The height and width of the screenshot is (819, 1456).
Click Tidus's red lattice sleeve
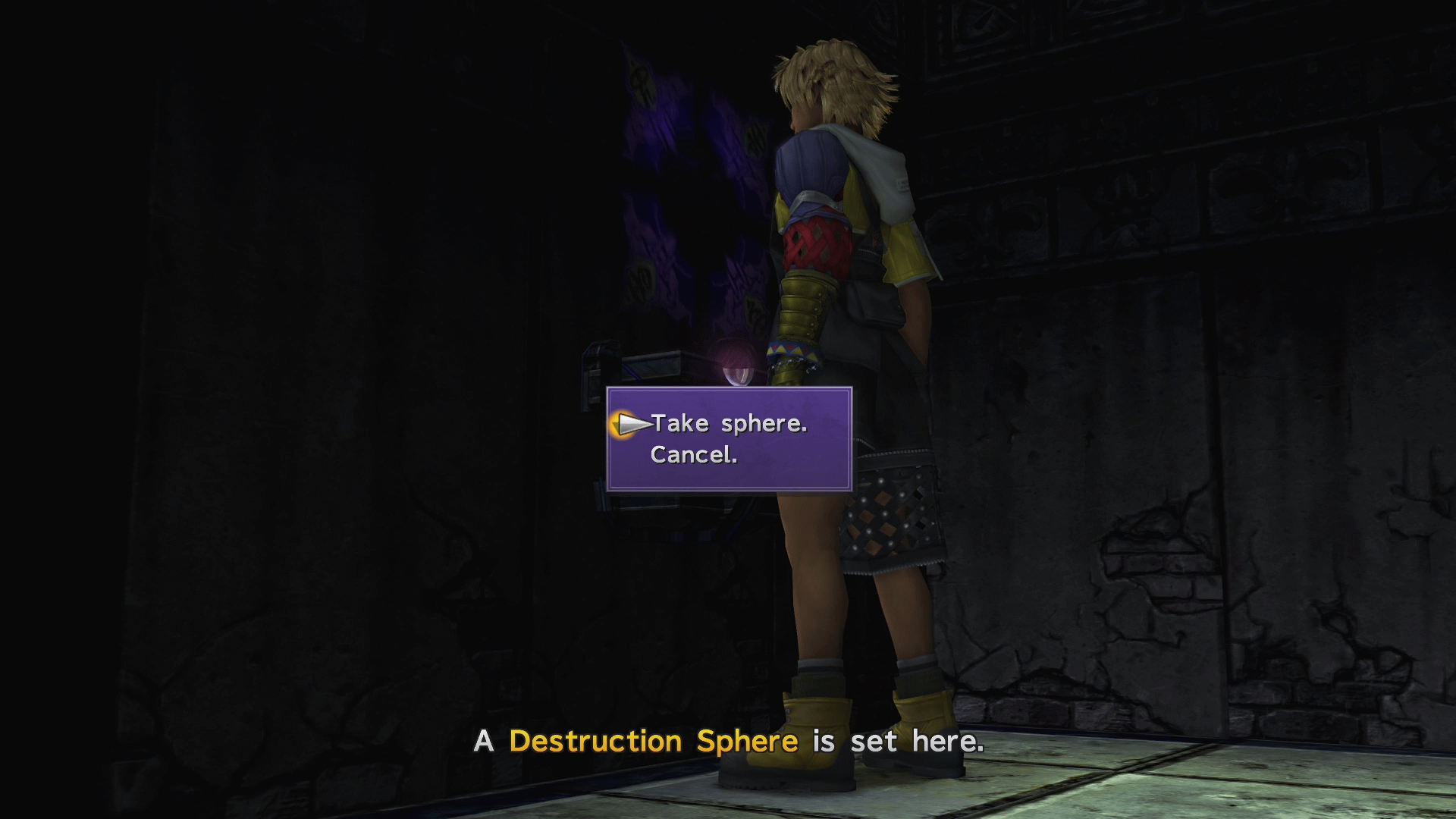(x=815, y=243)
